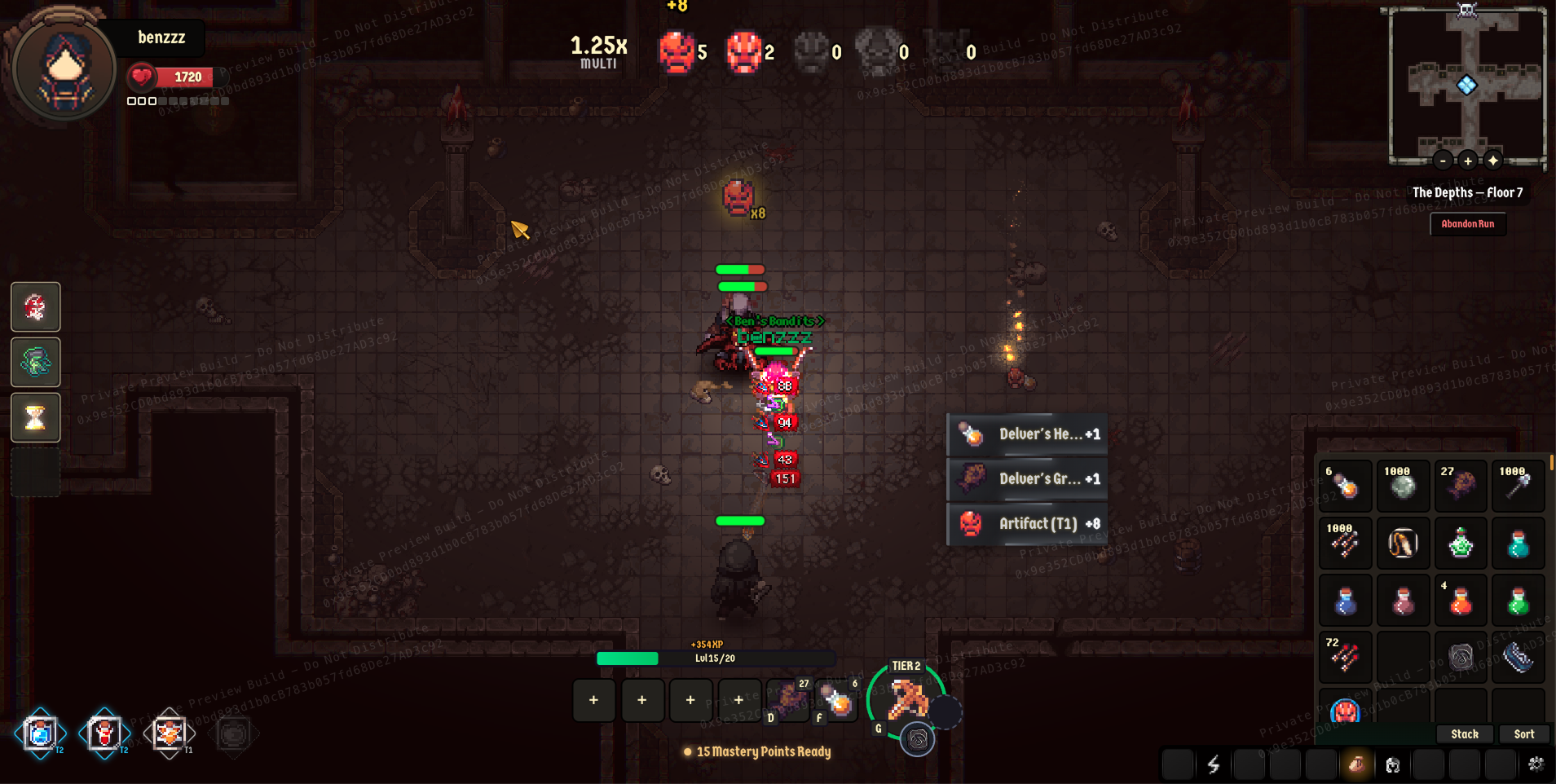This screenshot has width=1556, height=784.
Task: Select the red-tipped arrows stack of 72
Action: 1346,657
